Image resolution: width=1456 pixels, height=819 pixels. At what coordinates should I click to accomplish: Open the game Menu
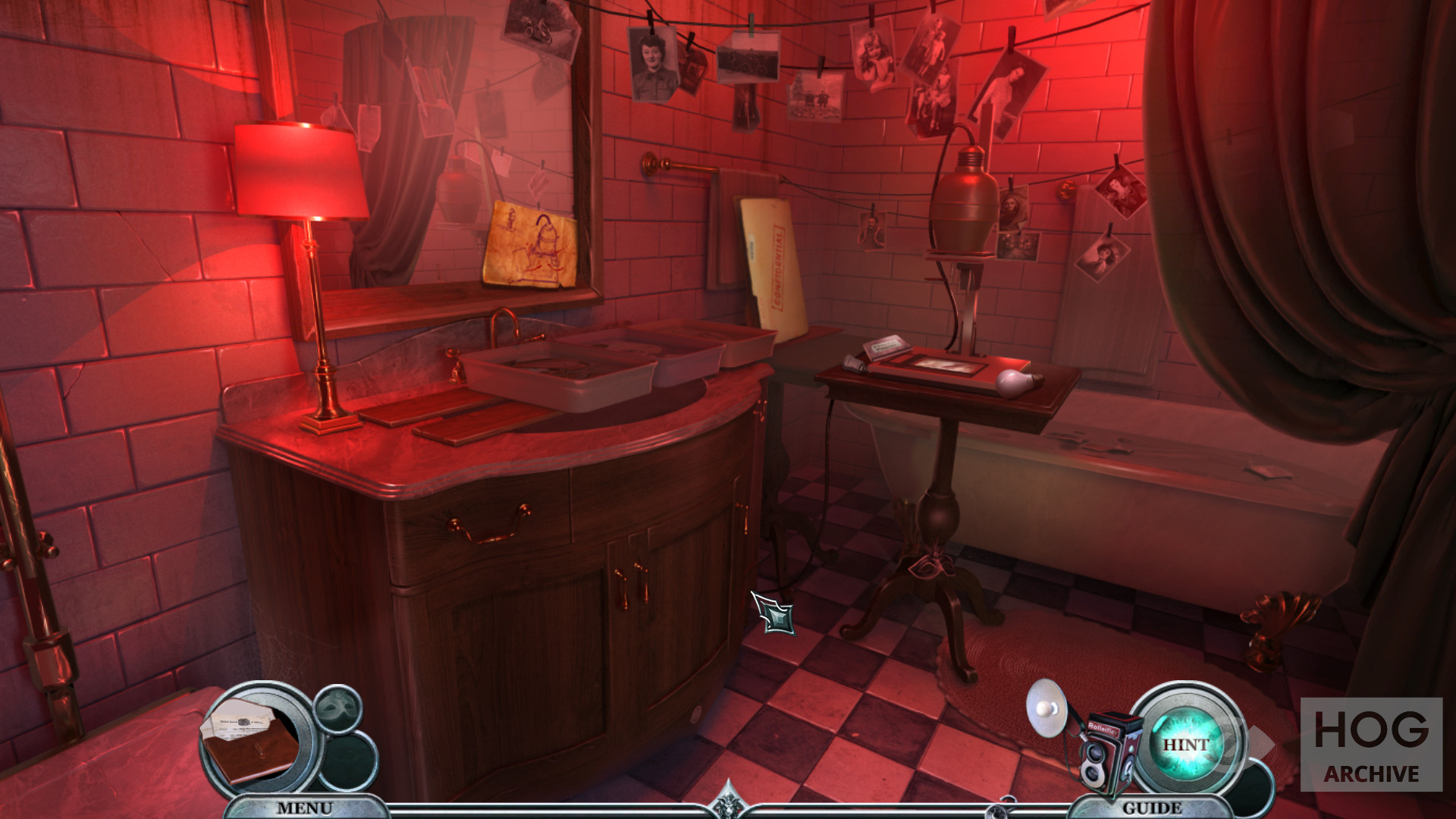coord(304,808)
